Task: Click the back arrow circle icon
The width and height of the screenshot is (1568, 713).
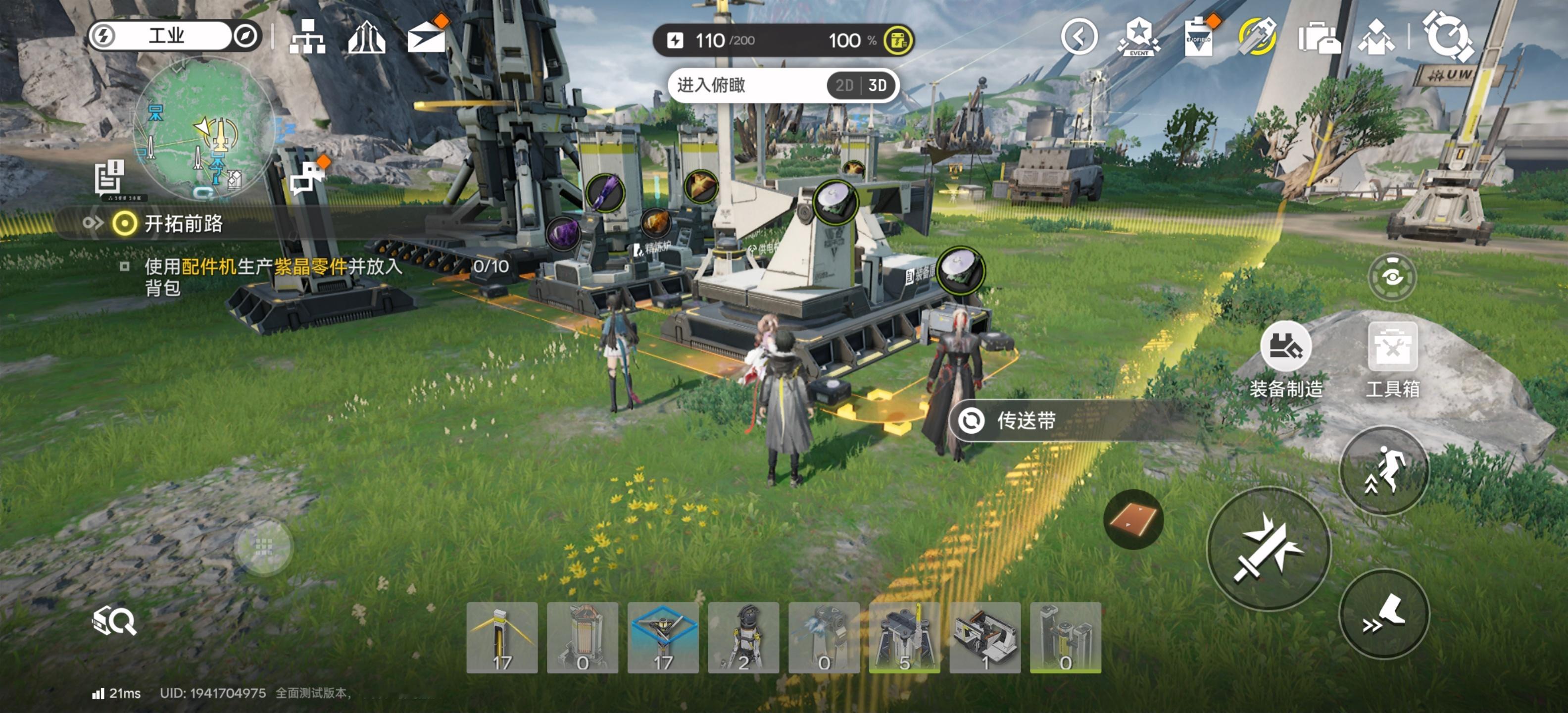Action: pyautogui.click(x=1078, y=37)
